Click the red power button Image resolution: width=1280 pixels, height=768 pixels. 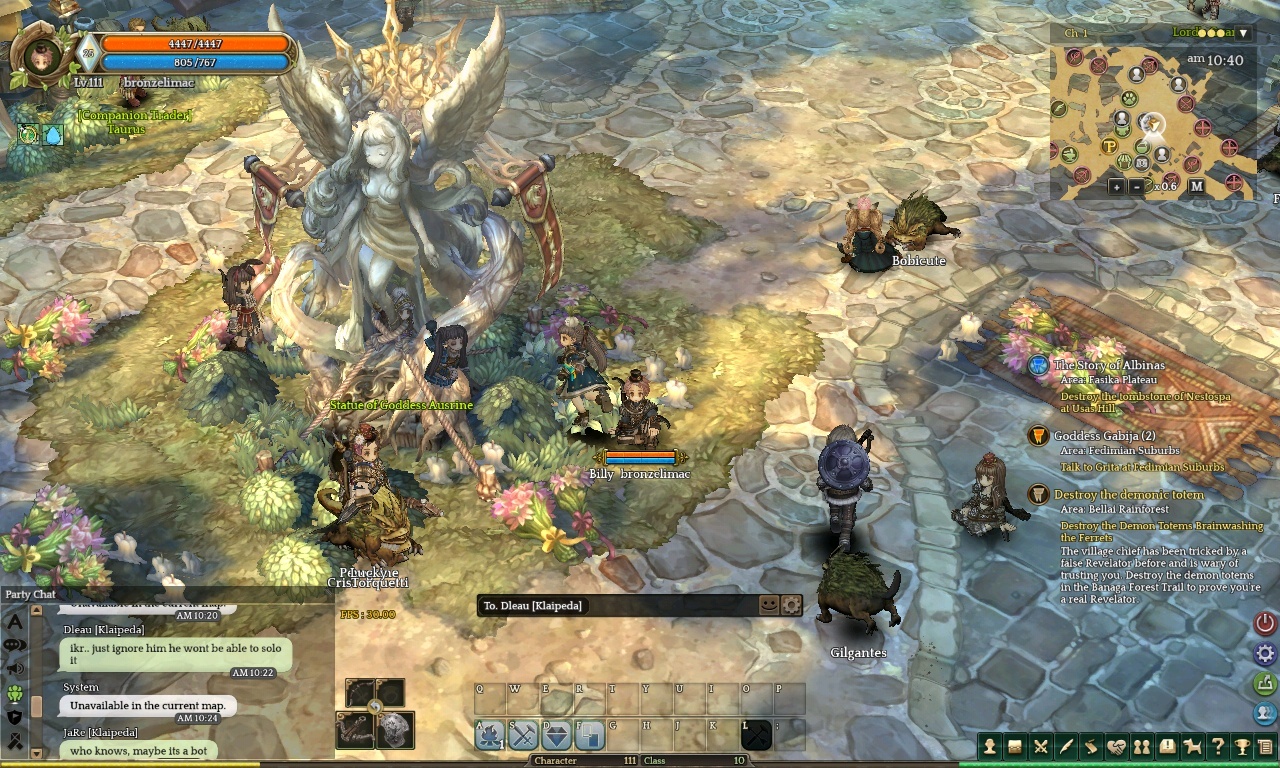1265,622
